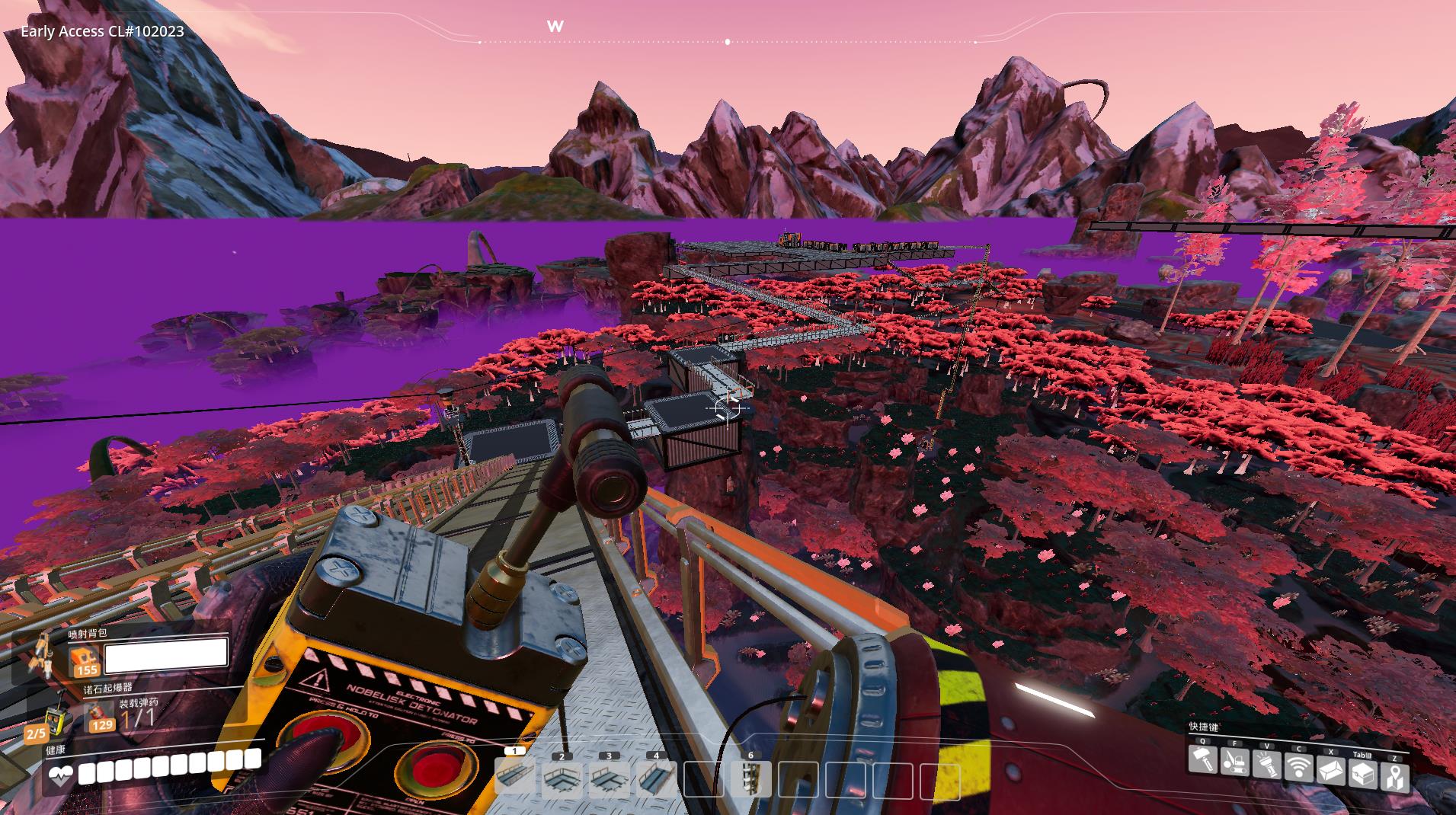Screen dimensions: 1456x815
Task: Open the map marker icon
Action: click(x=1395, y=778)
